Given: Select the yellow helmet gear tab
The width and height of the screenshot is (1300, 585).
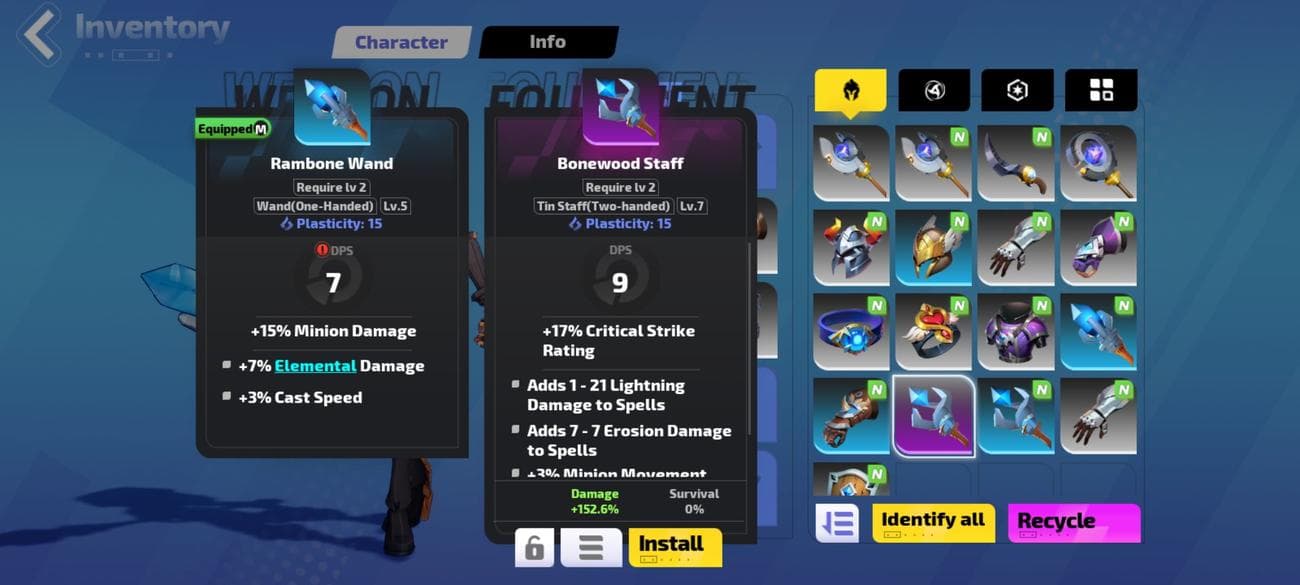Looking at the screenshot, I should [850, 91].
